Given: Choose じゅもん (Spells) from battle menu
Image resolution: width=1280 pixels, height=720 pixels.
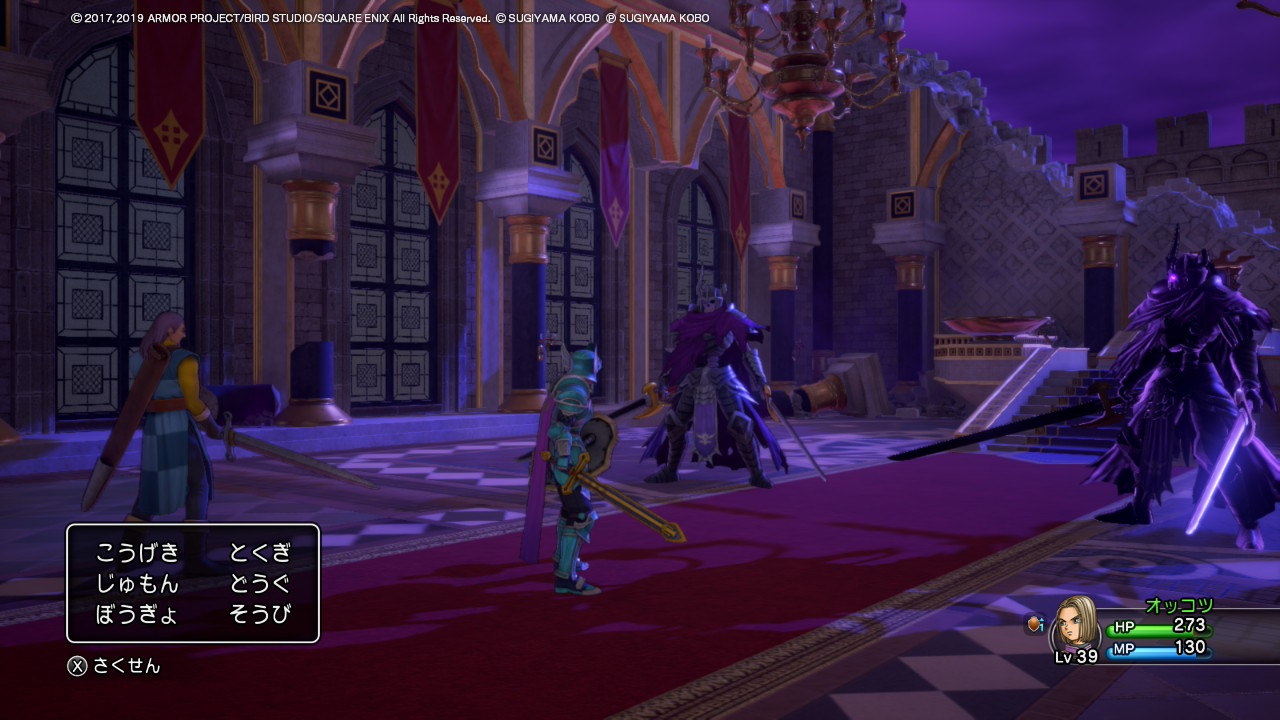Looking at the screenshot, I should coord(138,583).
